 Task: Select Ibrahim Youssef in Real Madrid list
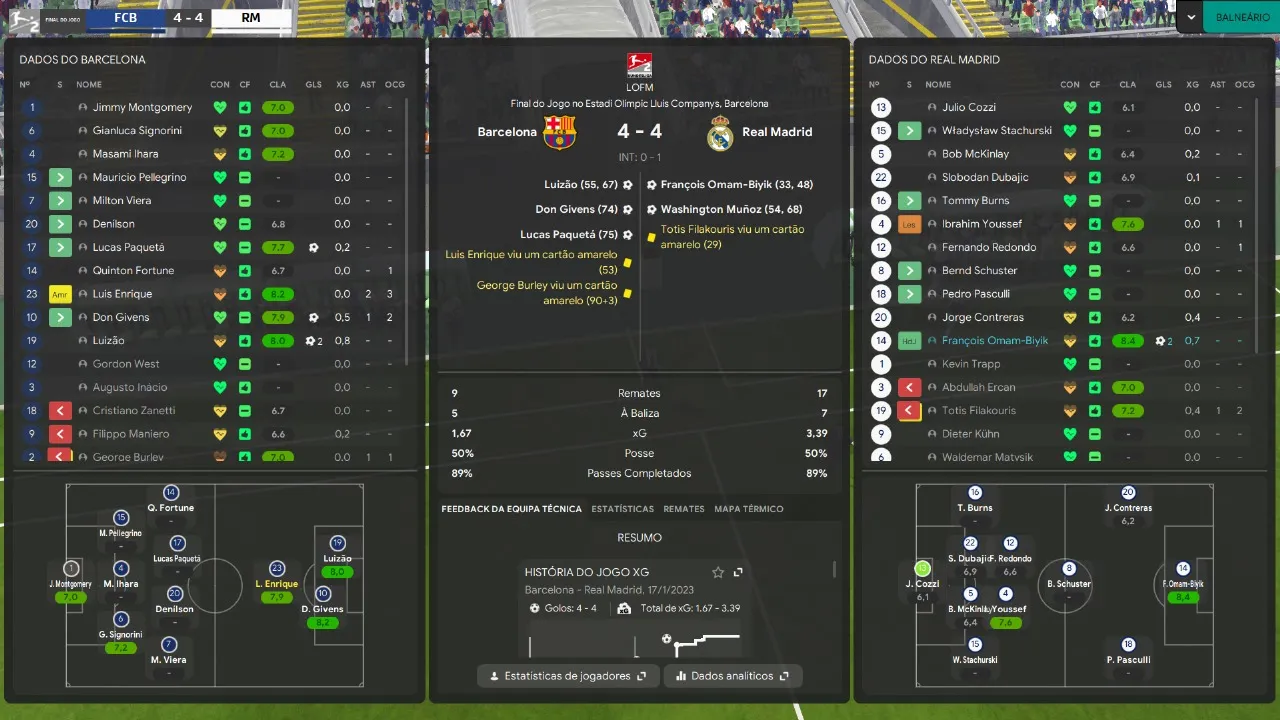point(981,224)
